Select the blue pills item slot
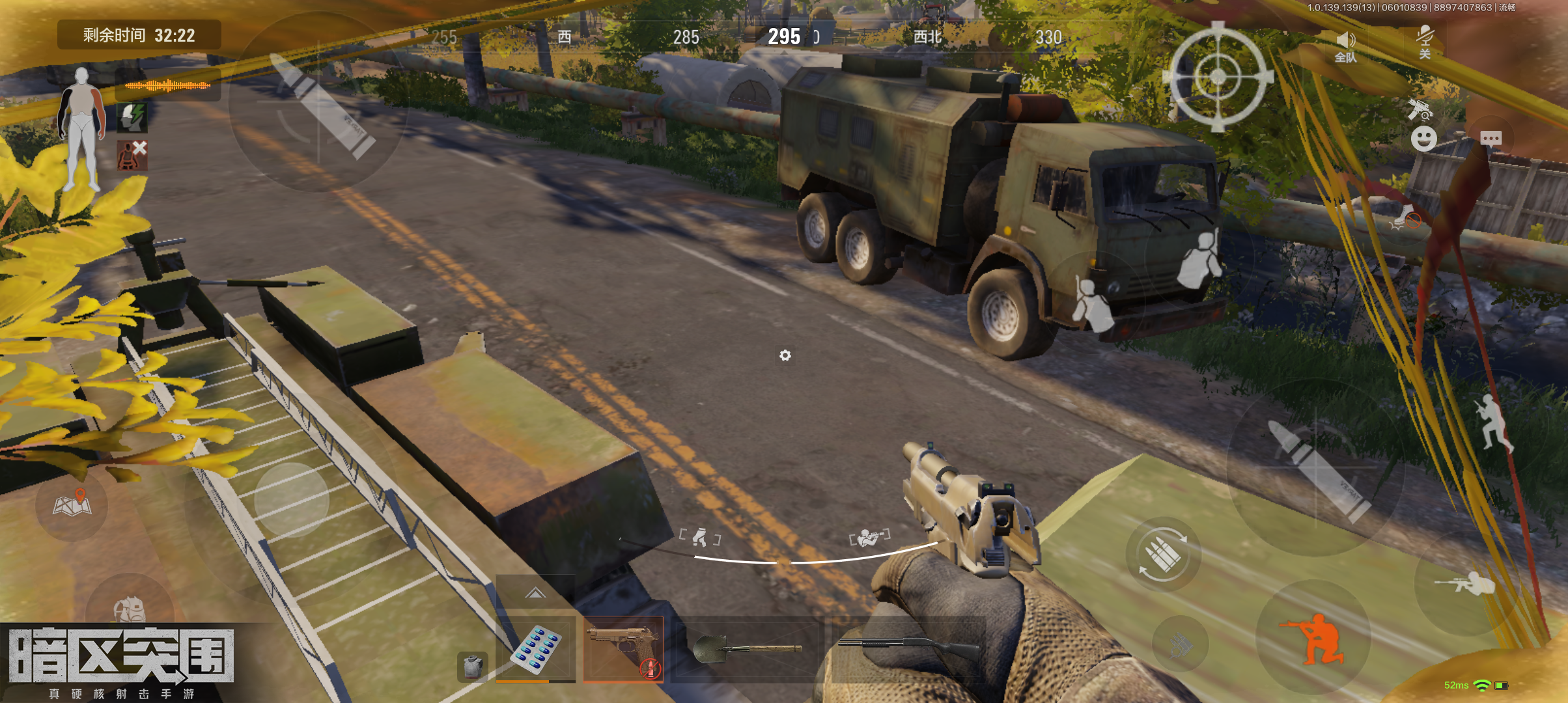Viewport: 1568px width, 703px height. coord(535,648)
